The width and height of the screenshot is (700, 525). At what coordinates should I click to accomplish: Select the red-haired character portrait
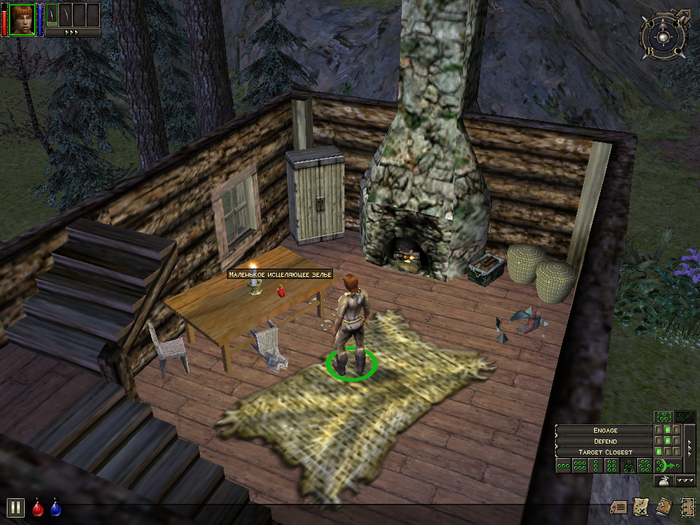(x=21, y=17)
